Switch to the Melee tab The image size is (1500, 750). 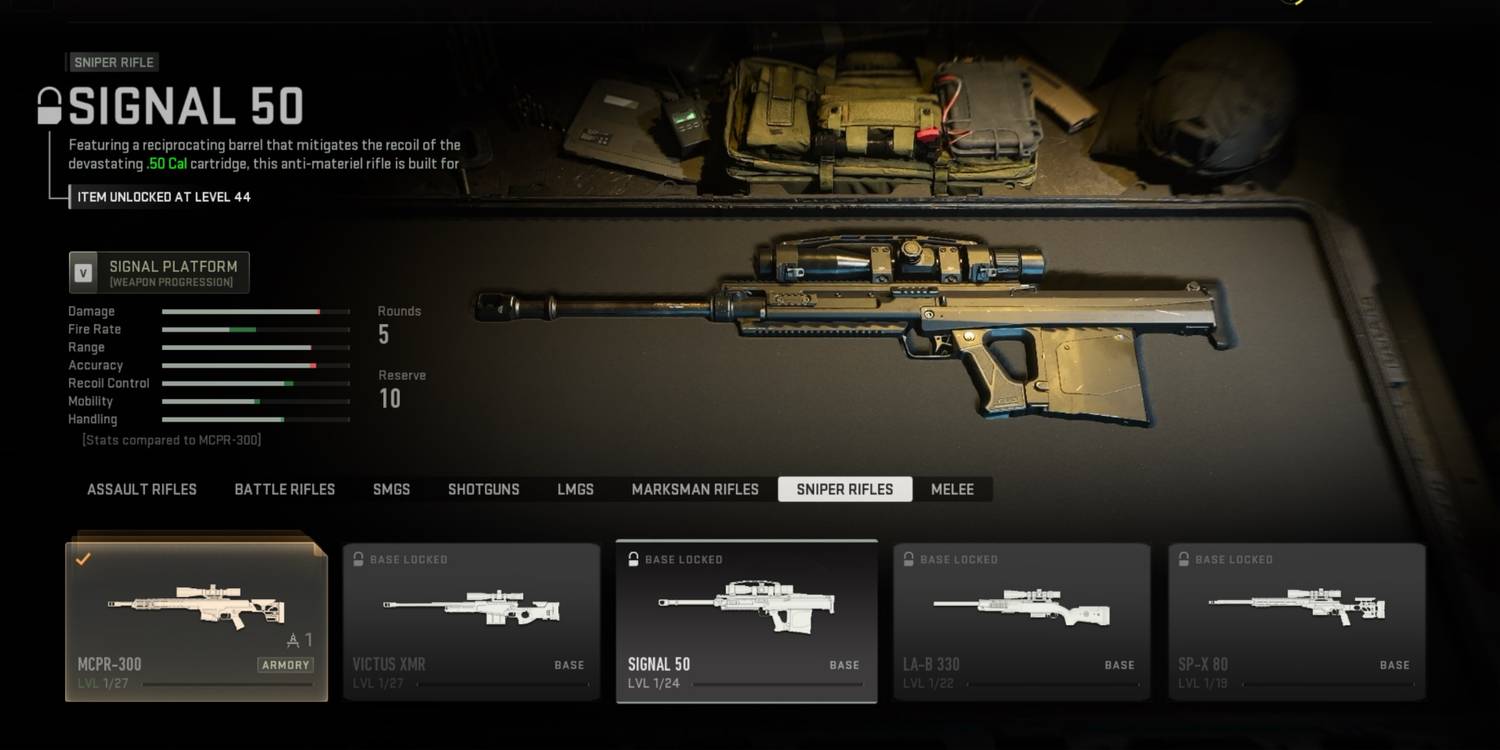[952, 489]
